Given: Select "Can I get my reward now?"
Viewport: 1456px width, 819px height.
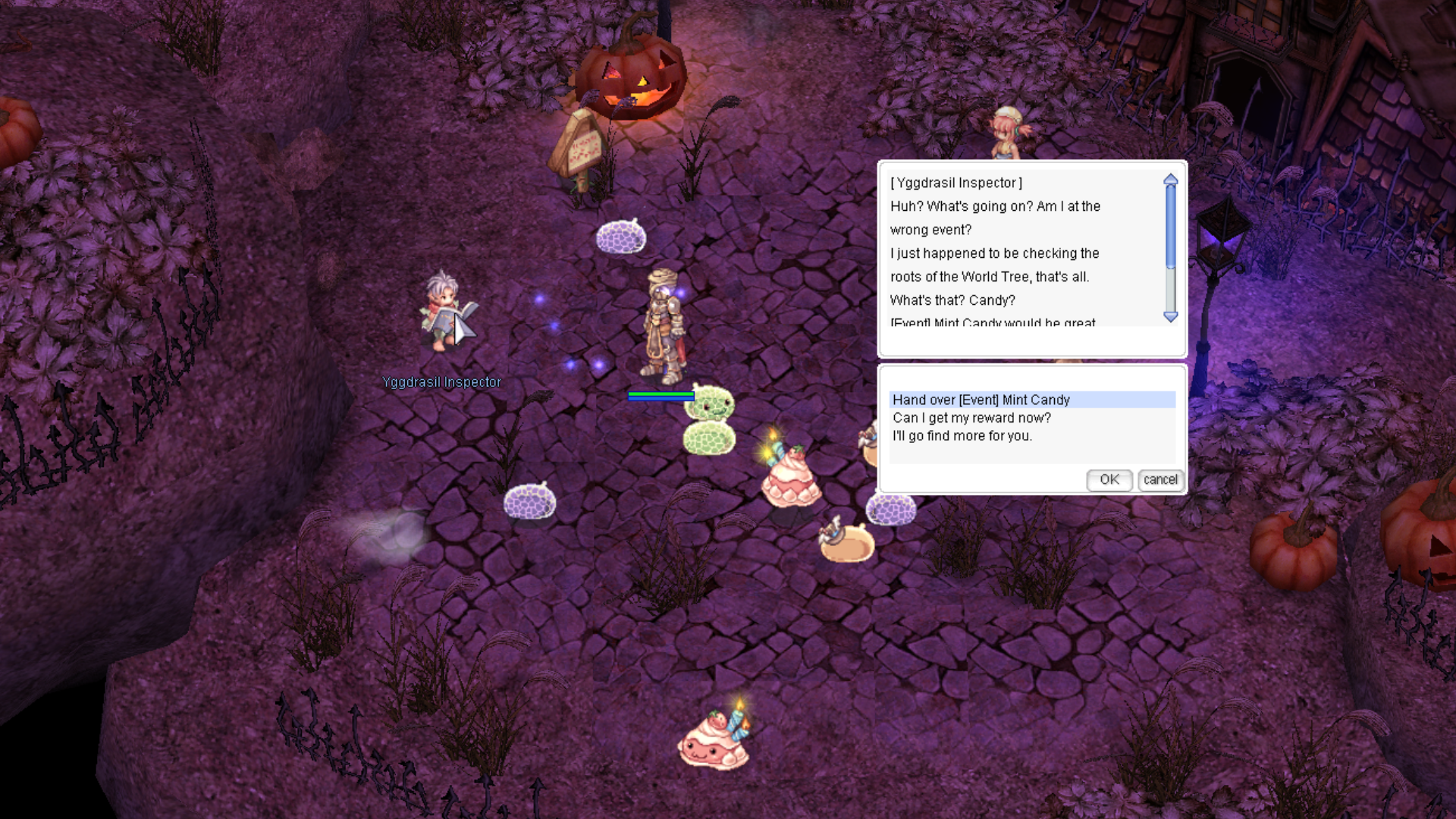Looking at the screenshot, I should (971, 418).
